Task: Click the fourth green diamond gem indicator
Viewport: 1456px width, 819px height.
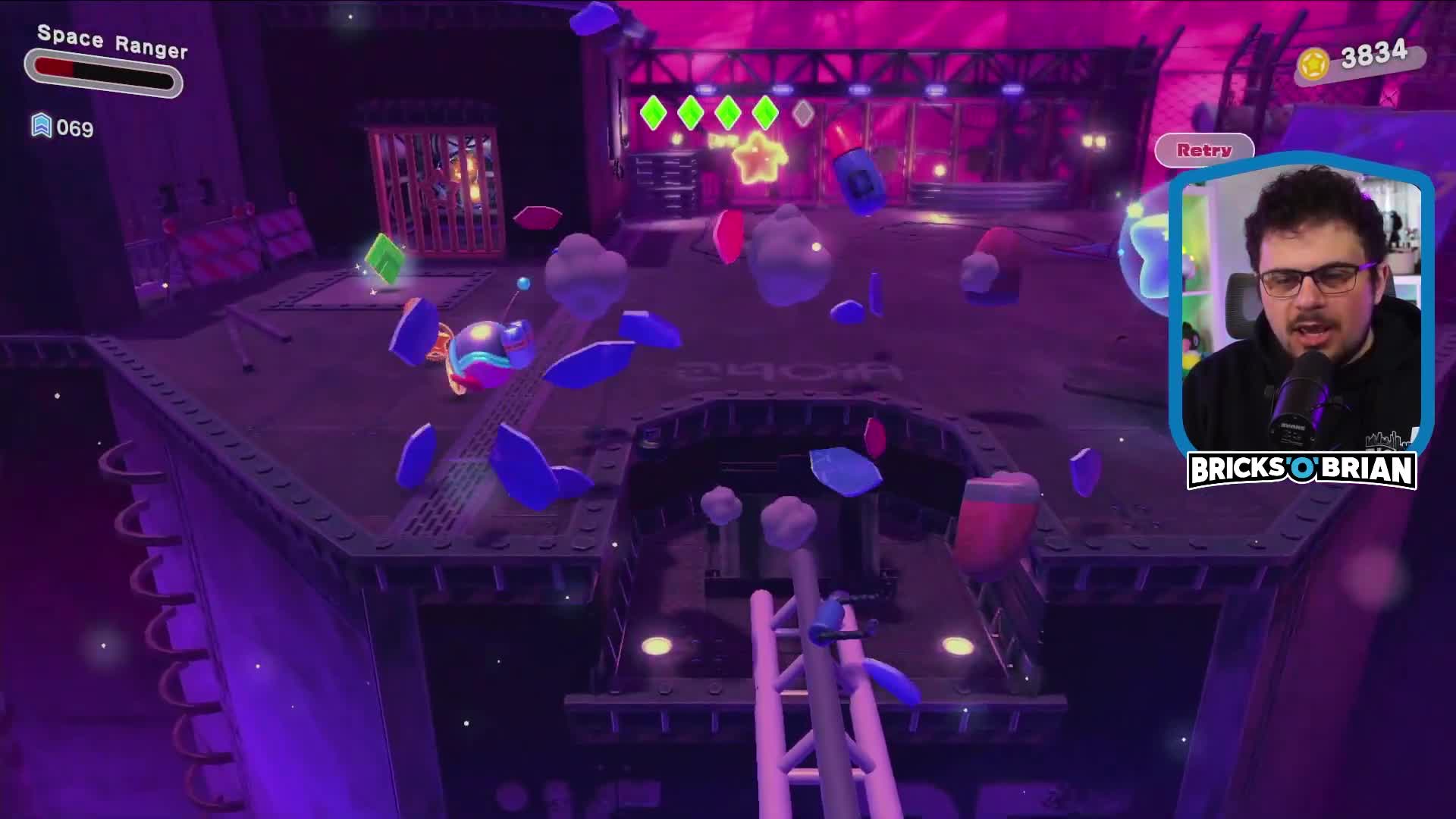Action: coord(766,112)
